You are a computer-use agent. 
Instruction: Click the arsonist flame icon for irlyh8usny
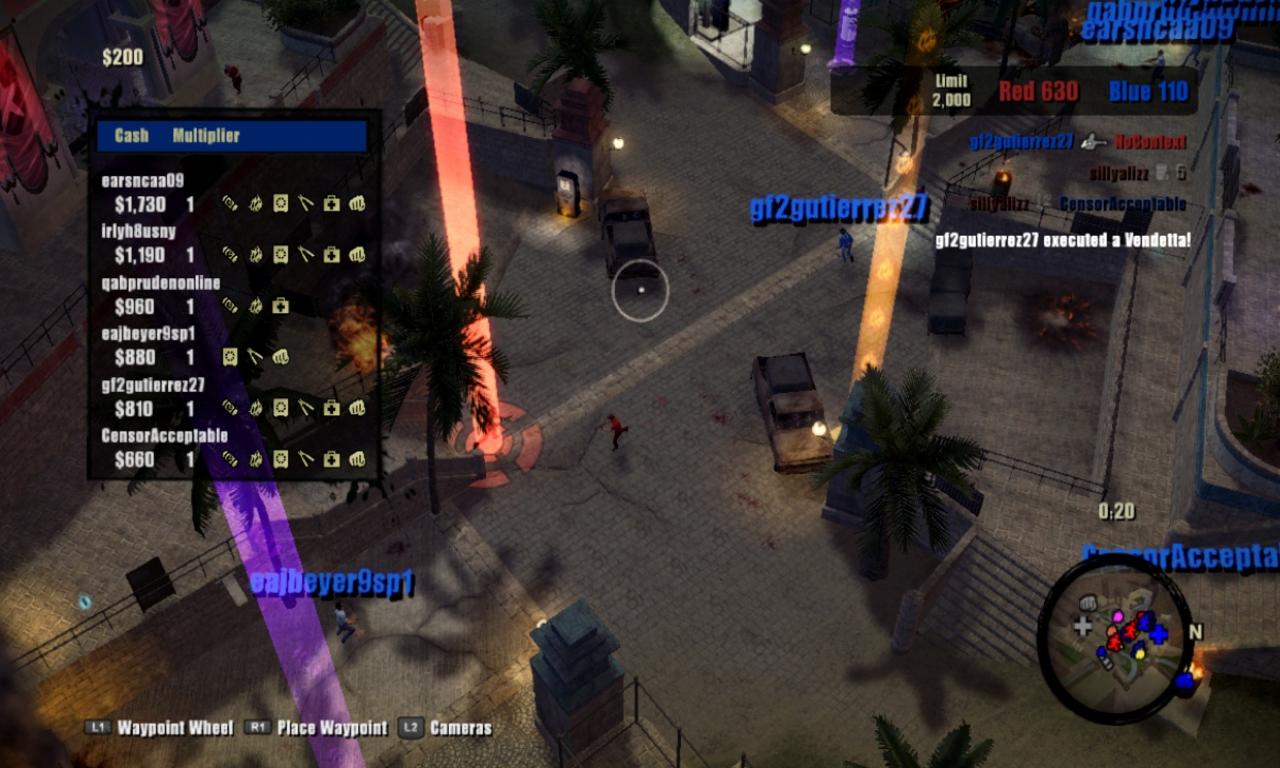tap(257, 252)
